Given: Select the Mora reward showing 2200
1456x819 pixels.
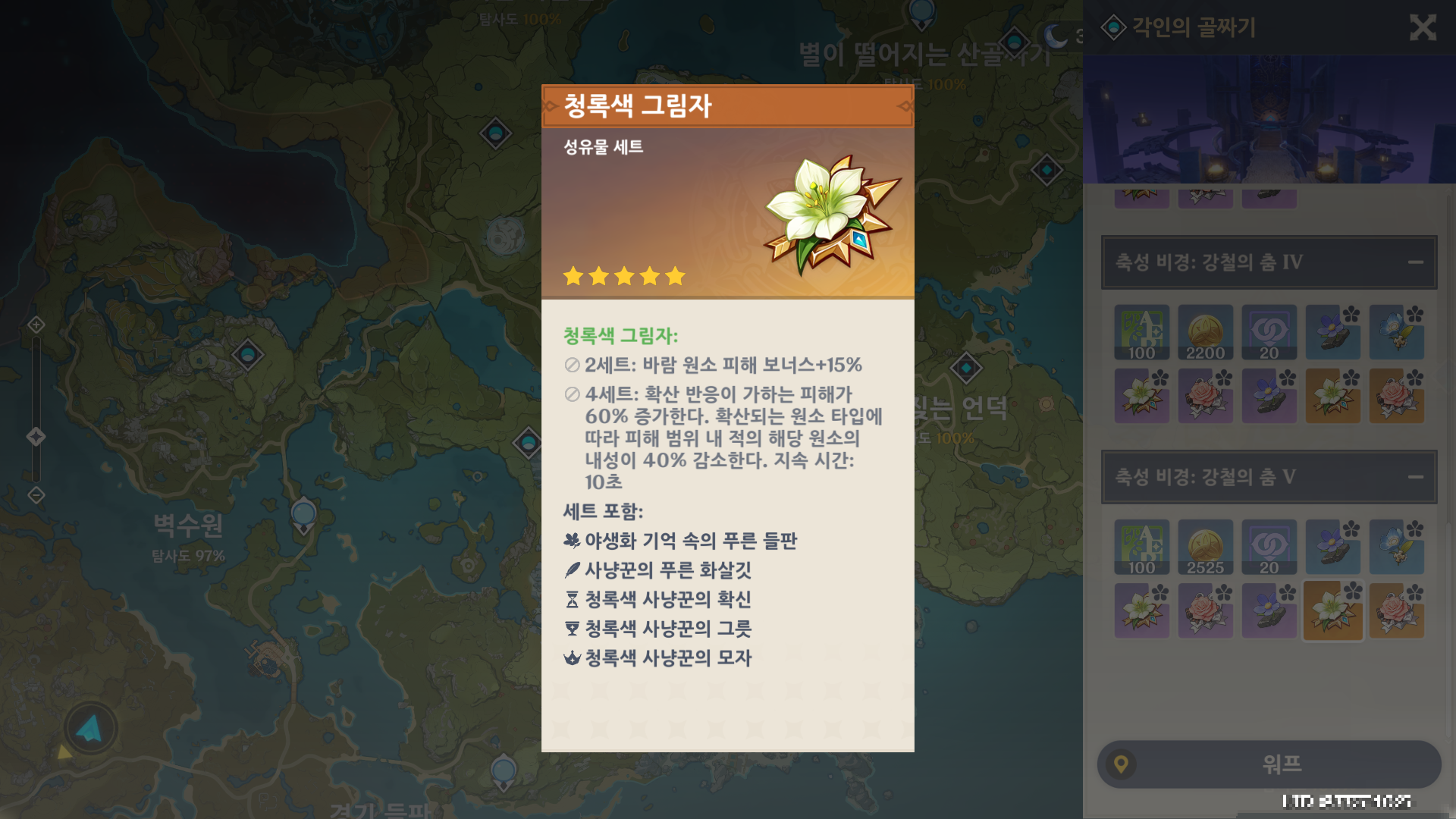Looking at the screenshot, I should (1205, 332).
